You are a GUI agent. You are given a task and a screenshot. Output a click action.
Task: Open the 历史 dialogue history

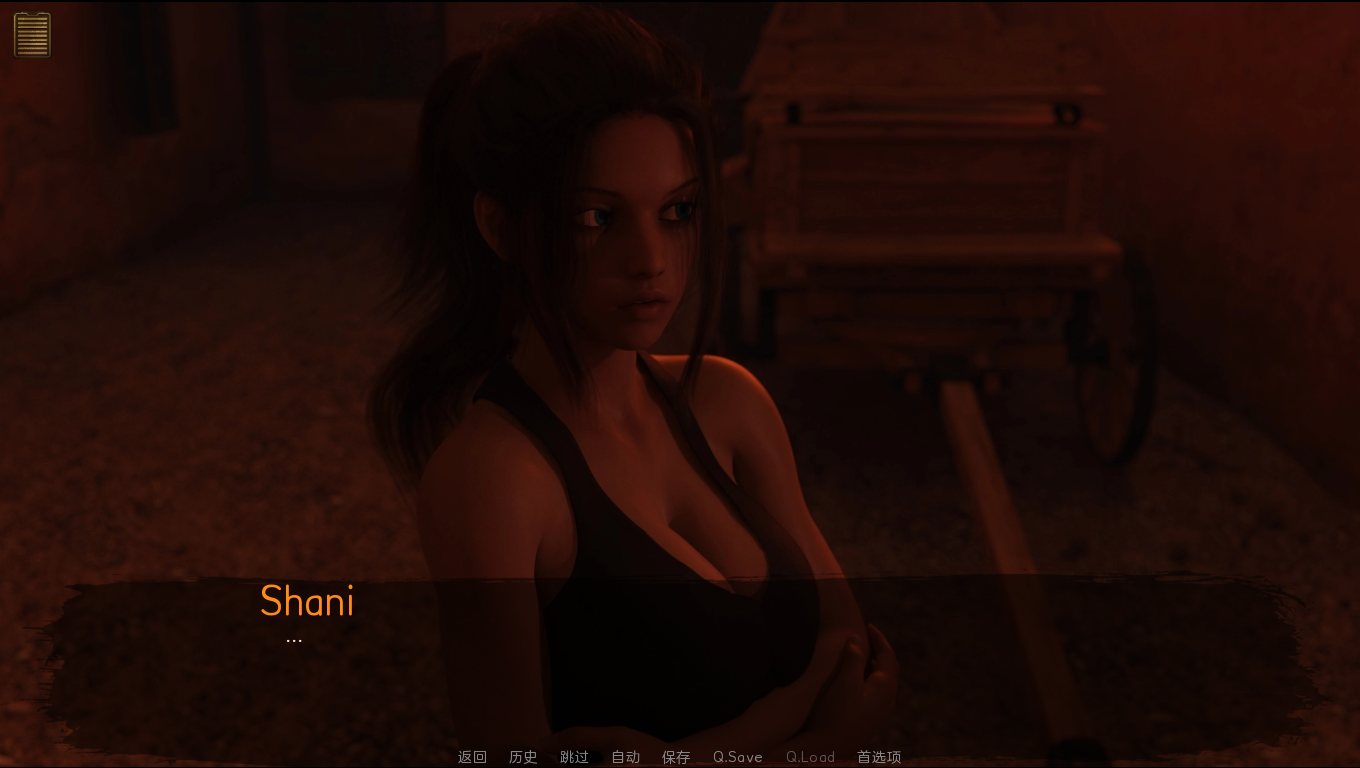(x=523, y=757)
